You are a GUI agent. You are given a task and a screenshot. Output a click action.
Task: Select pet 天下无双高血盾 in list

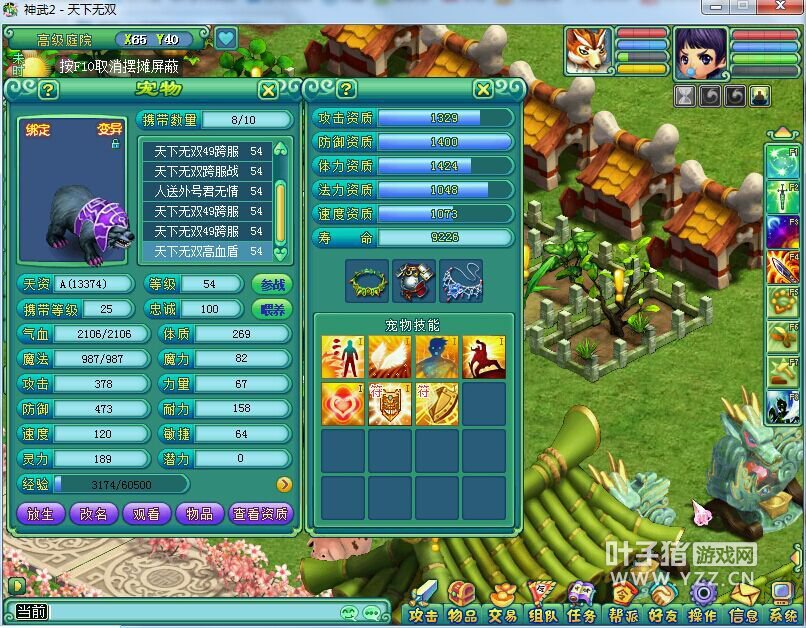tap(207, 251)
